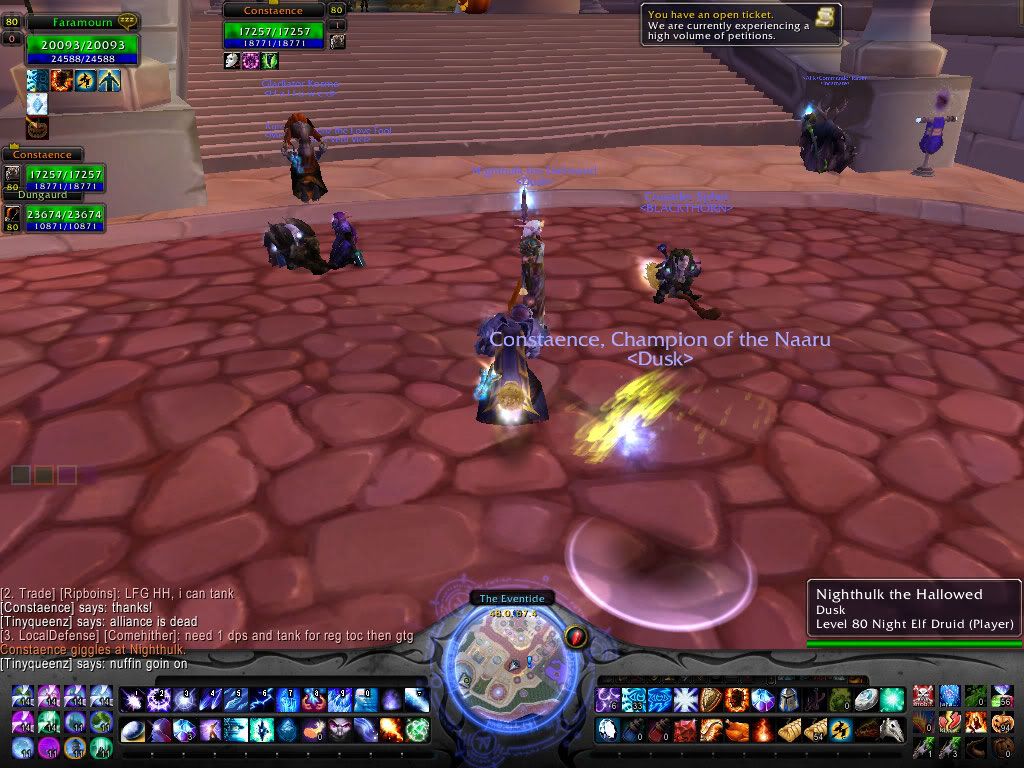Click the red tracking button beside the minimap
The image size is (1024, 768).
[575, 636]
